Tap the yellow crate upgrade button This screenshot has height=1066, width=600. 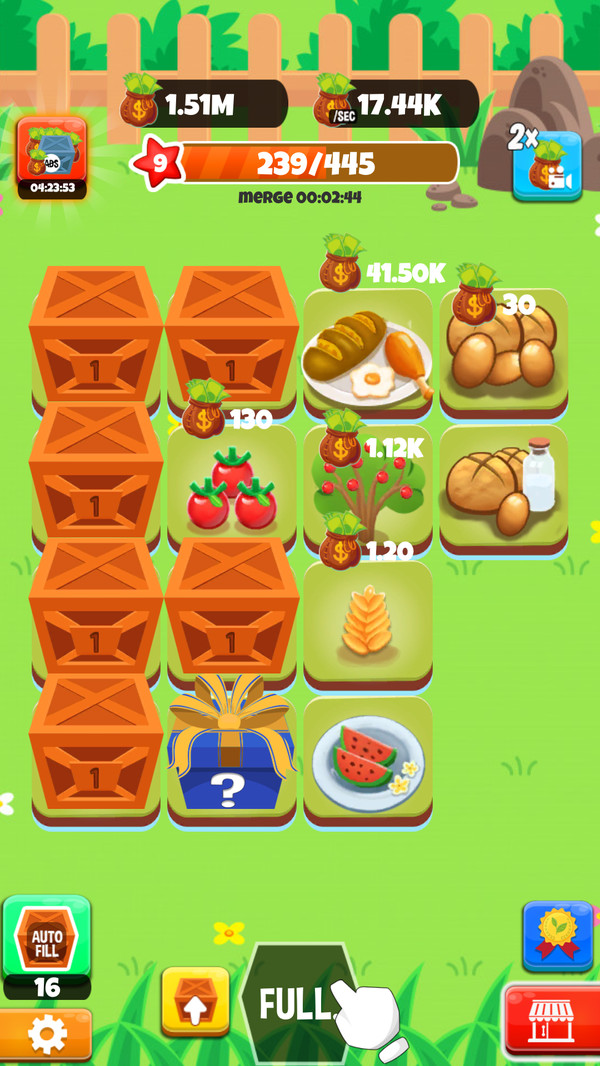[x=196, y=1001]
